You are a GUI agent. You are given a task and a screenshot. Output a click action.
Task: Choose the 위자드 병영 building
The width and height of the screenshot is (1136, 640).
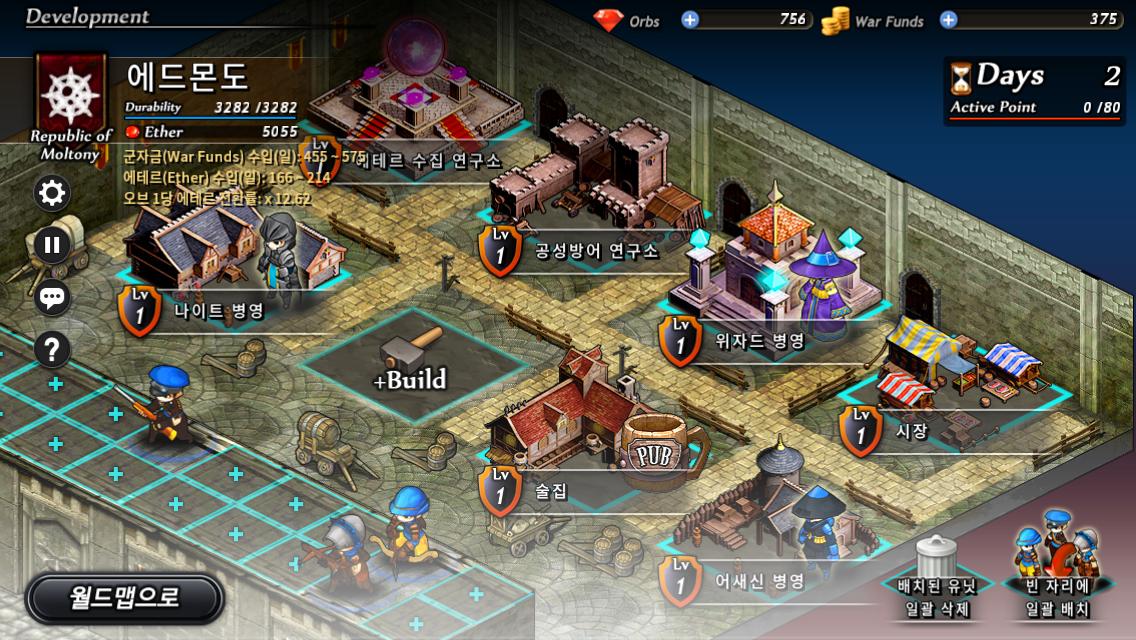point(760,341)
